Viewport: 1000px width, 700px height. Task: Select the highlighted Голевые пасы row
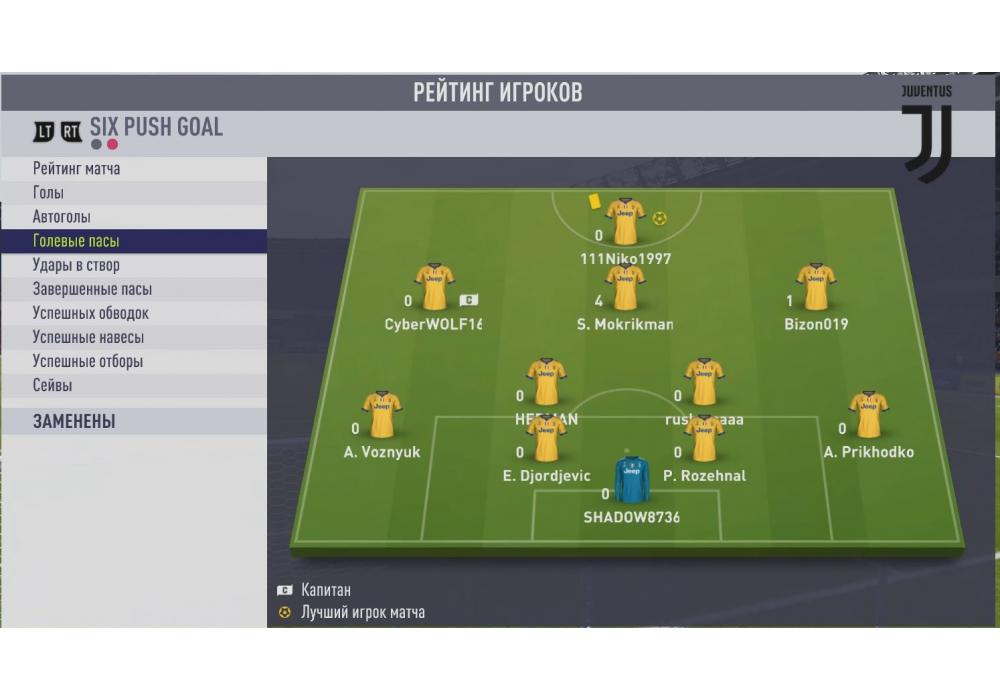134,241
